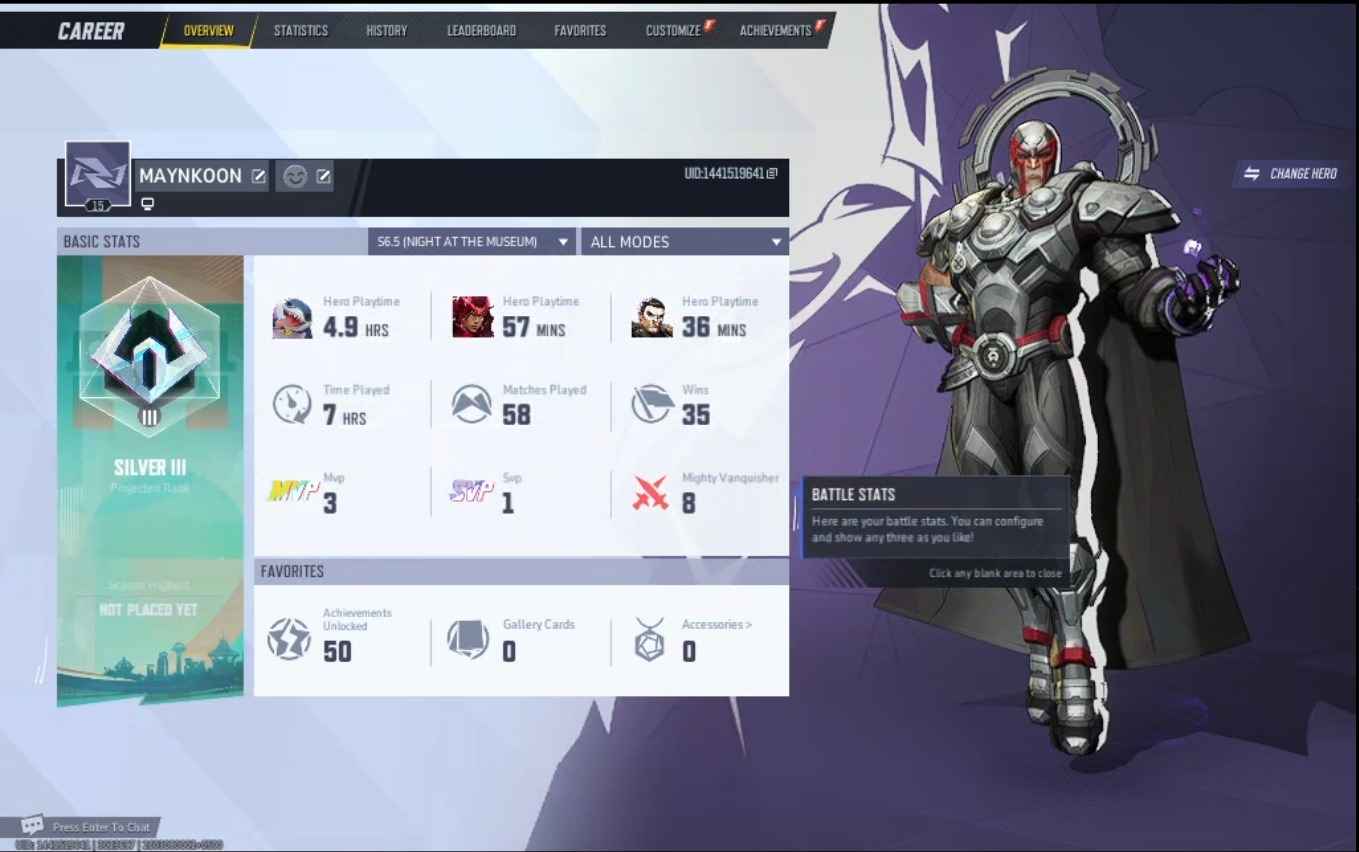Open the season selector showing S6.5 Night at the Museum
Image resolution: width=1359 pixels, height=852 pixels.
coord(471,241)
